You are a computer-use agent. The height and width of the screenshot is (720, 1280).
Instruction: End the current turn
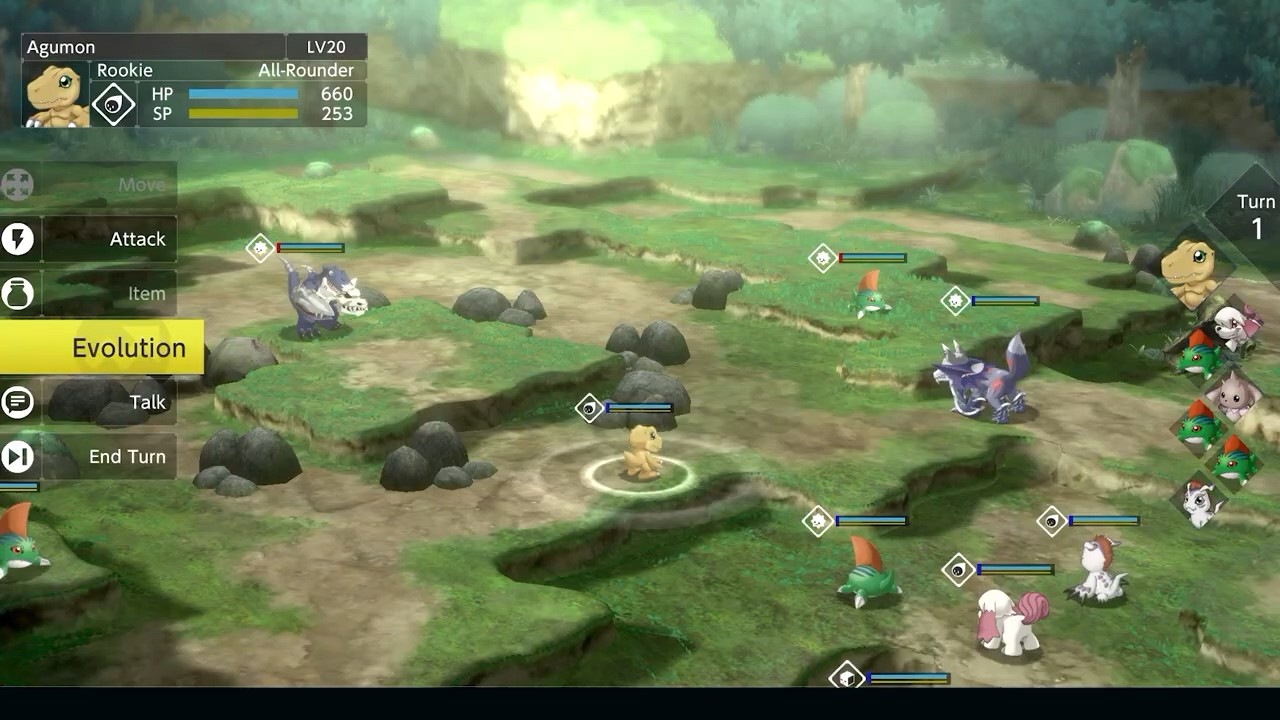coord(108,457)
